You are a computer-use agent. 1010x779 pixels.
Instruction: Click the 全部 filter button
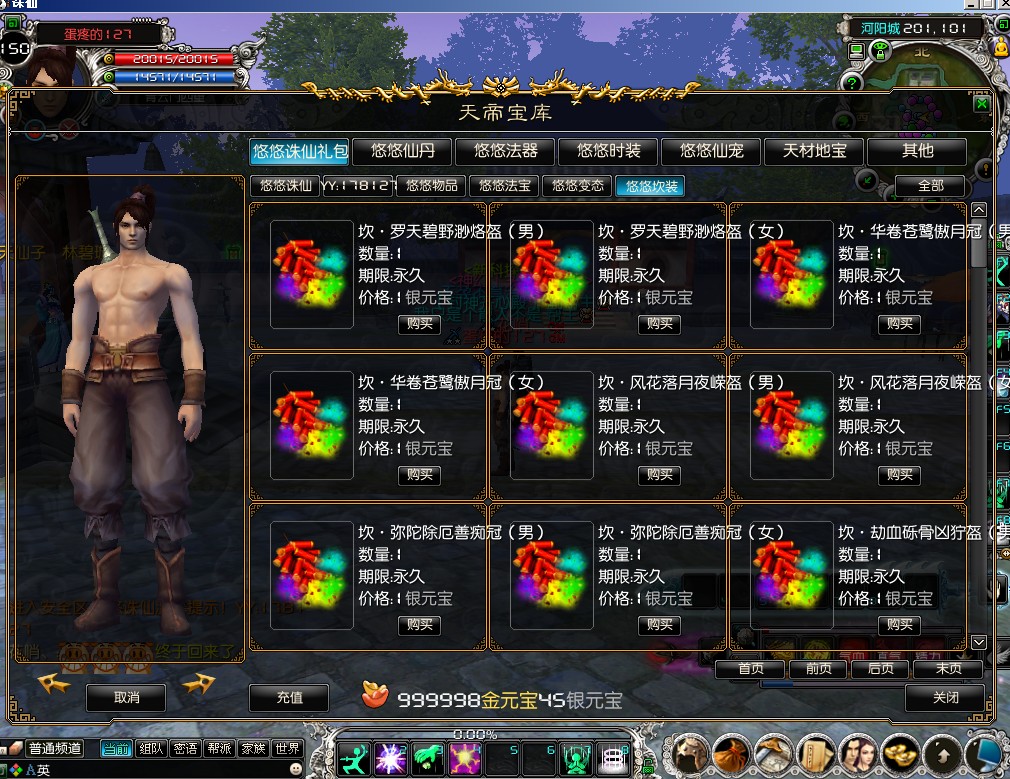[930, 186]
